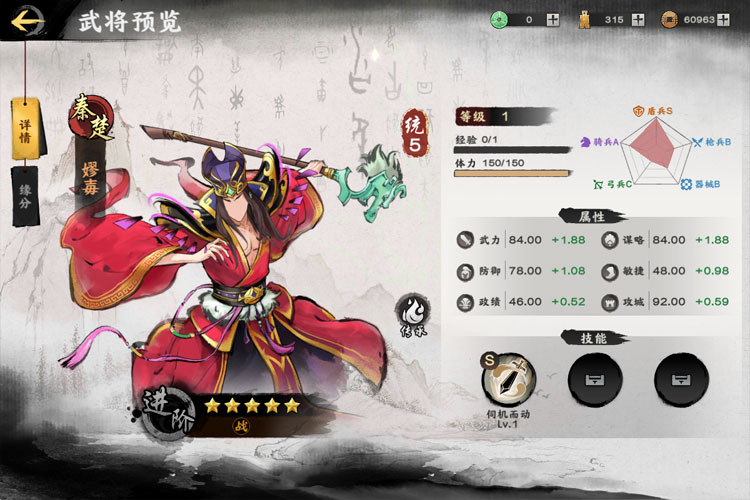Add more copper coins

724,19
